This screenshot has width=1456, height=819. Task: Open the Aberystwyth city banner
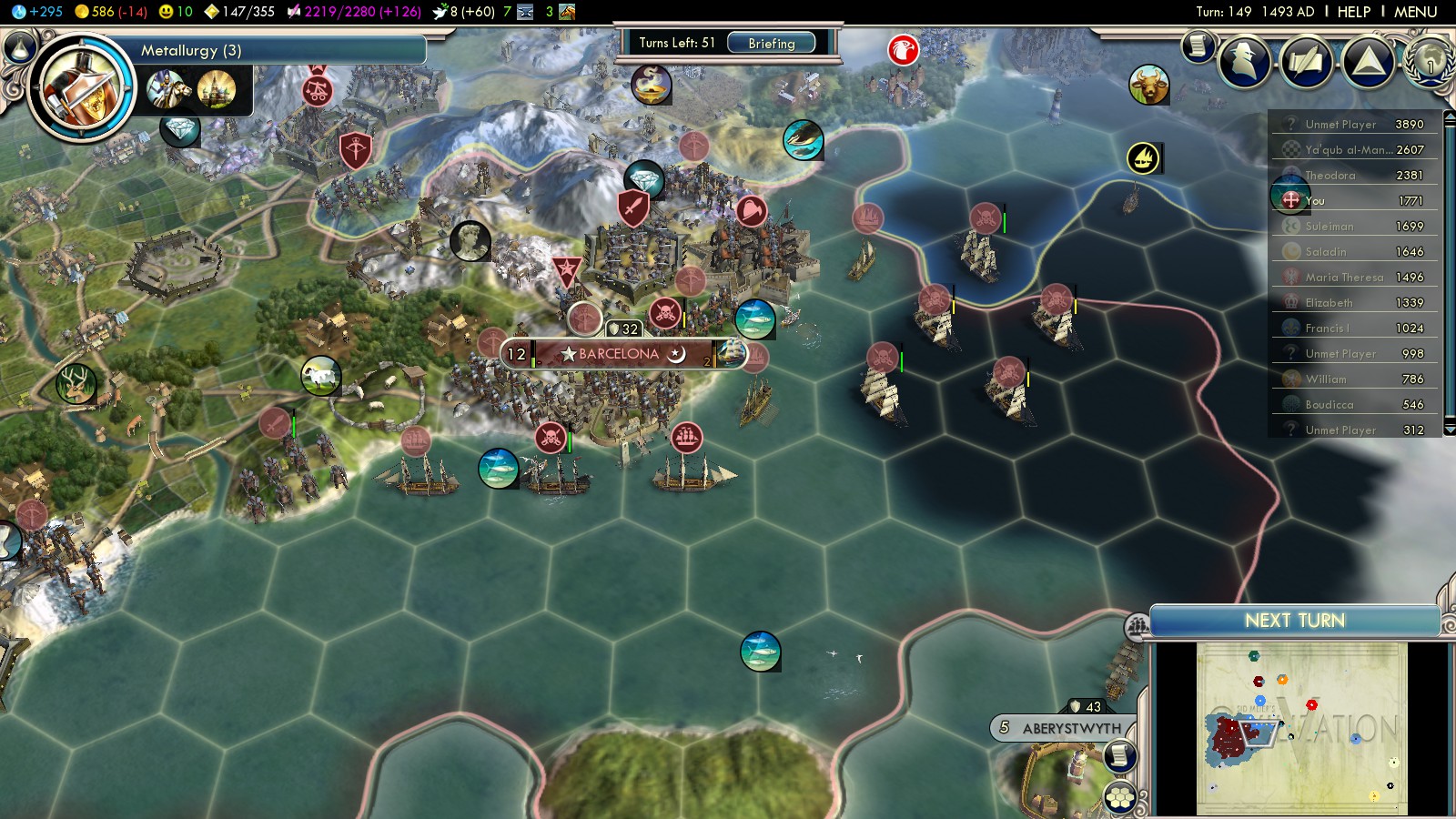(1070, 728)
